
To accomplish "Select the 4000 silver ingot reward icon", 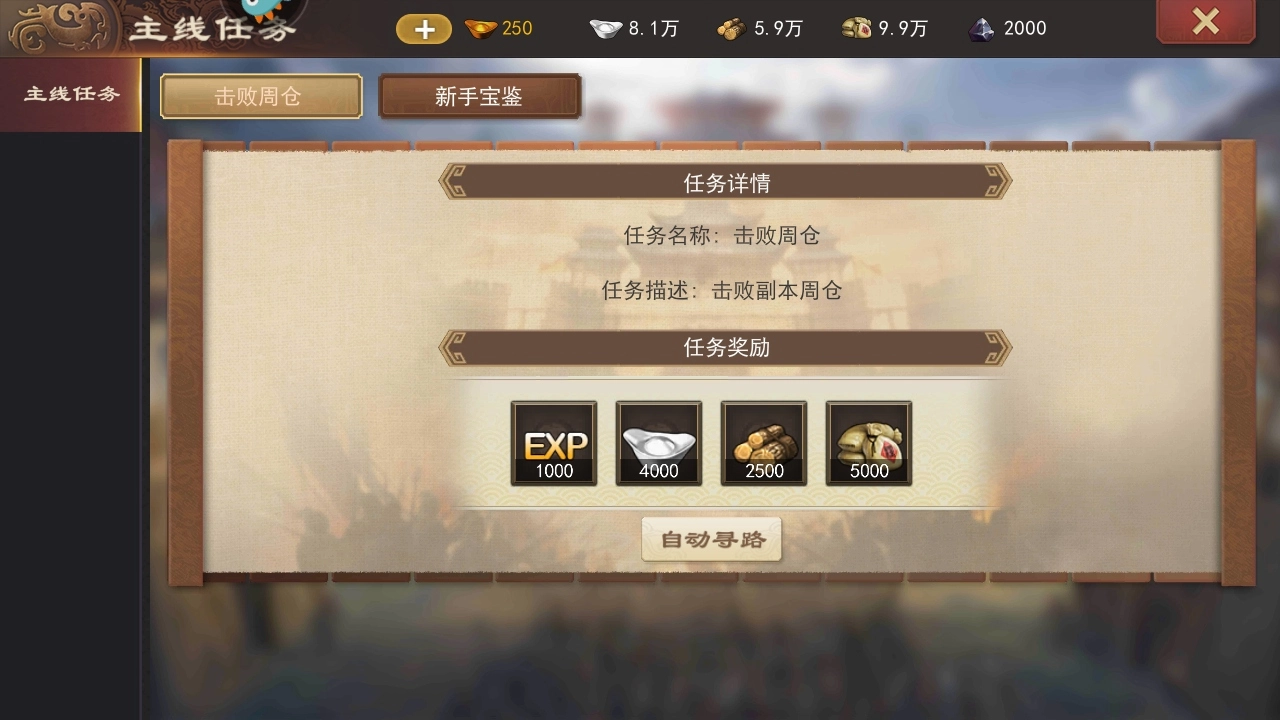I will pyautogui.click(x=658, y=443).
